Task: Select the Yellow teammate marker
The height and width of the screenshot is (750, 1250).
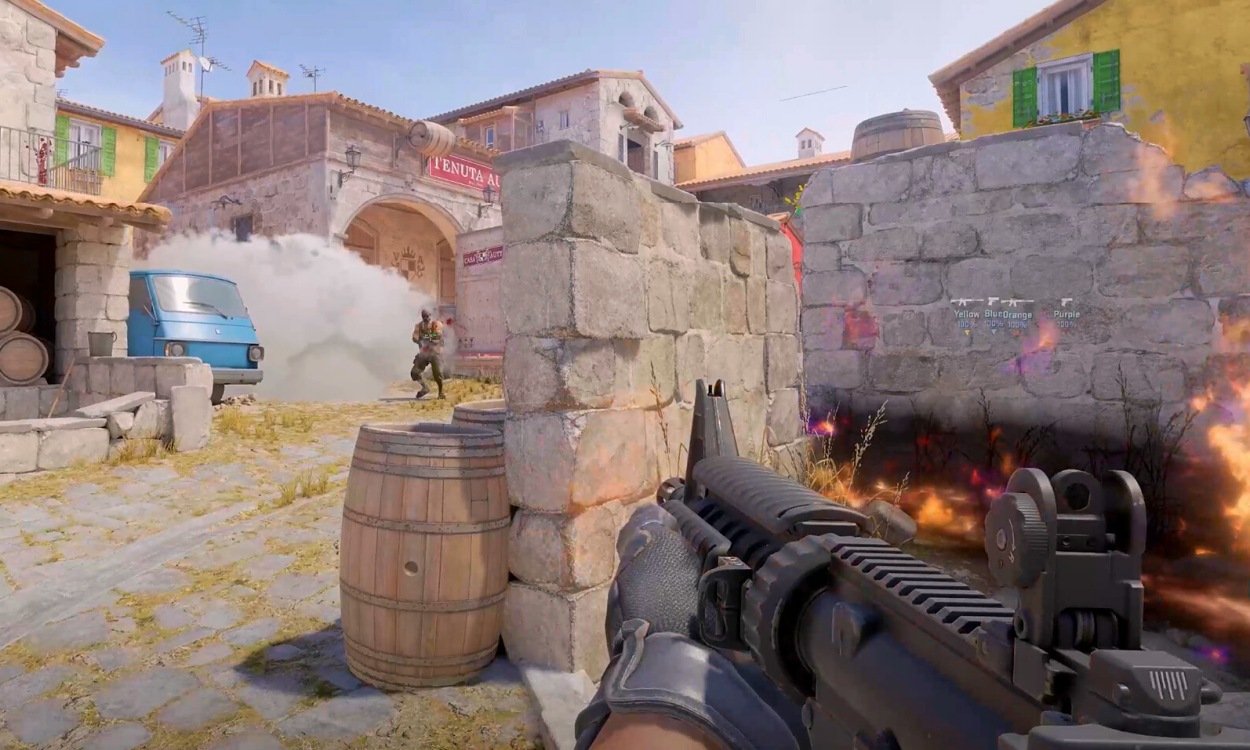Action: [967, 312]
